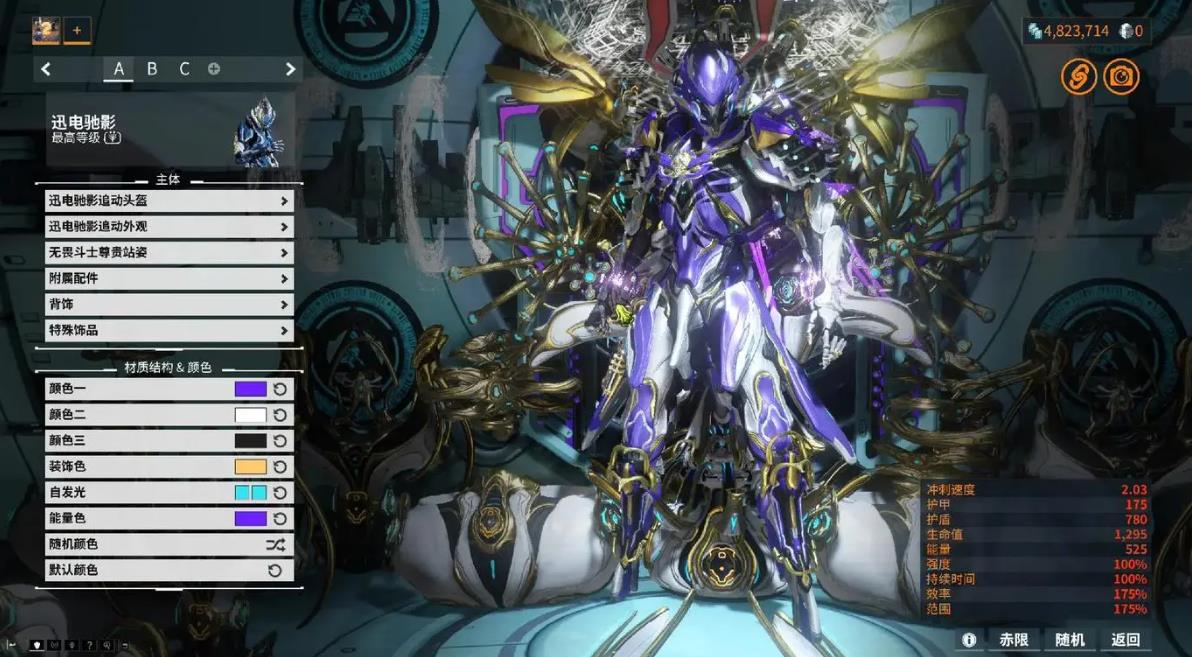Toggle the 赤限 button

[x=1014, y=640]
